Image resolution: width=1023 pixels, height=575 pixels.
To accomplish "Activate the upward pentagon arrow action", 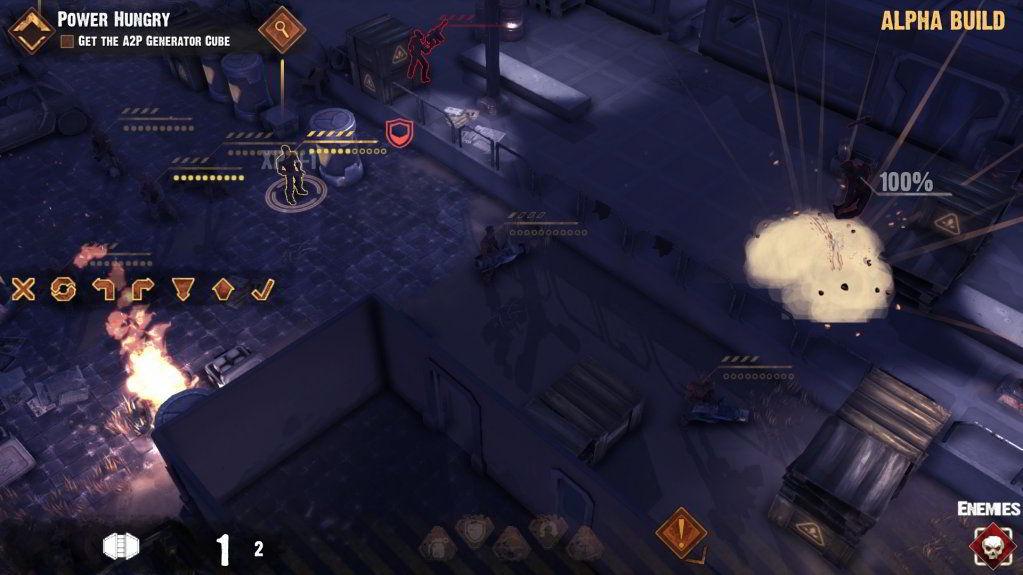I will (222, 290).
